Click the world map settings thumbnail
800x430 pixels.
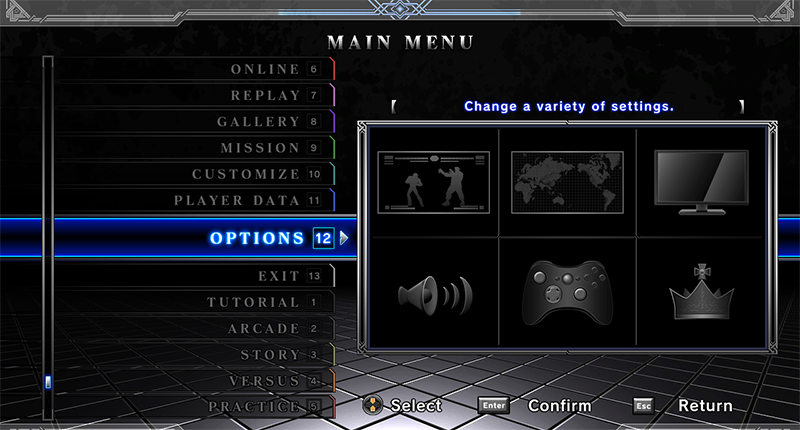[567, 181]
